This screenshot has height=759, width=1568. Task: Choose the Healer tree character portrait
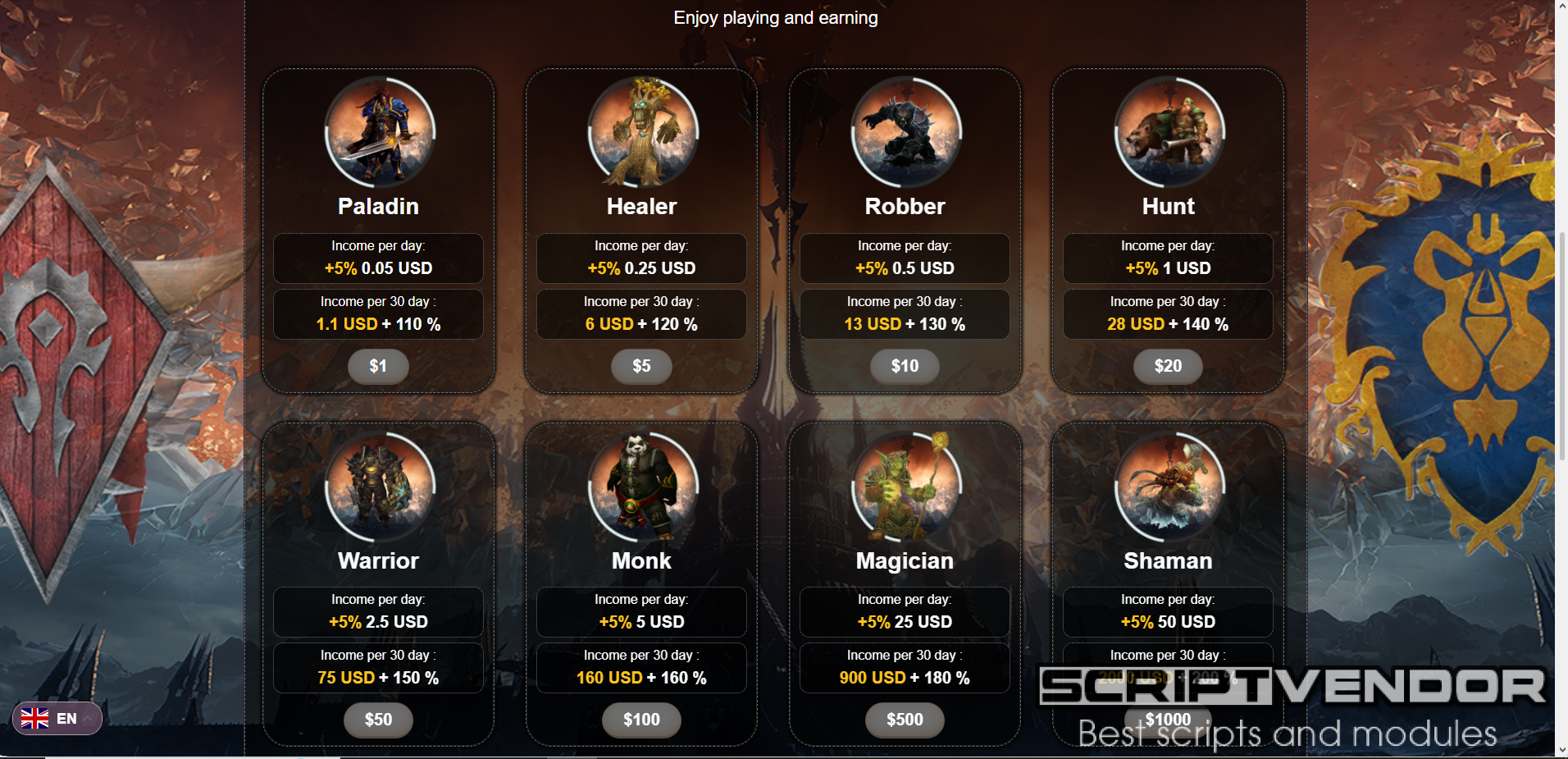click(643, 132)
